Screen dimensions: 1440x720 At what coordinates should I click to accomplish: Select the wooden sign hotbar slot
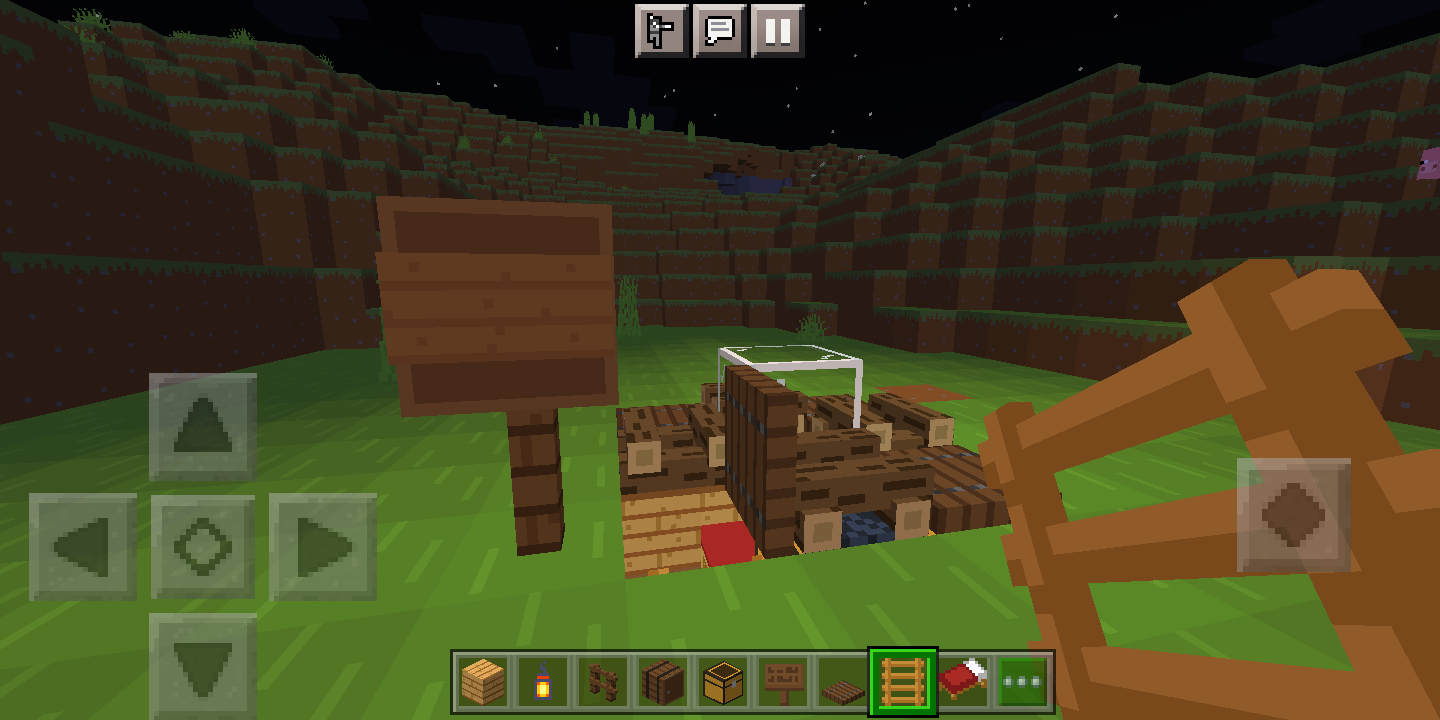(x=781, y=680)
